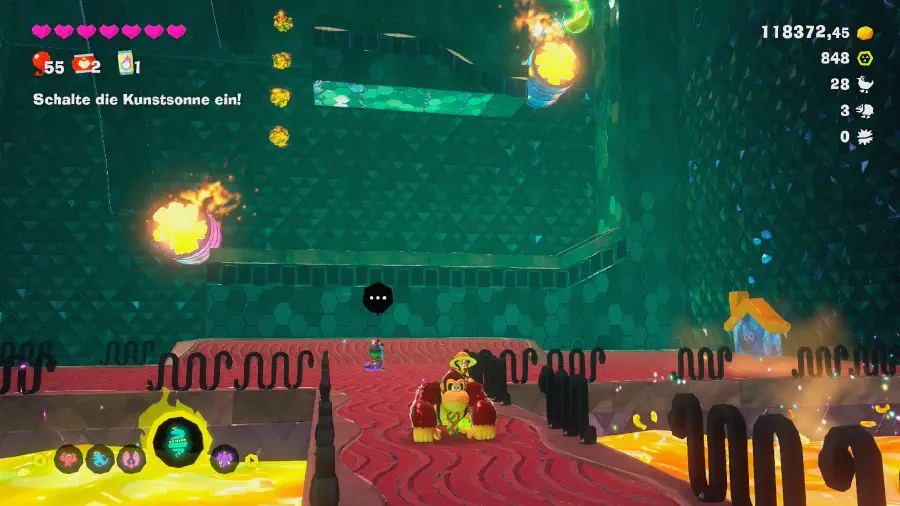Click the gold nugget currency icon

864,32
